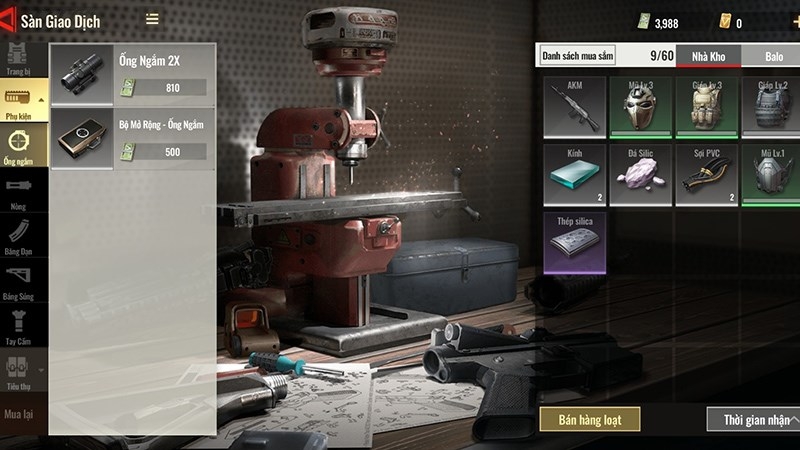800x450 pixels.
Task: Select the AKM rifle slot
Action: pos(574,107)
